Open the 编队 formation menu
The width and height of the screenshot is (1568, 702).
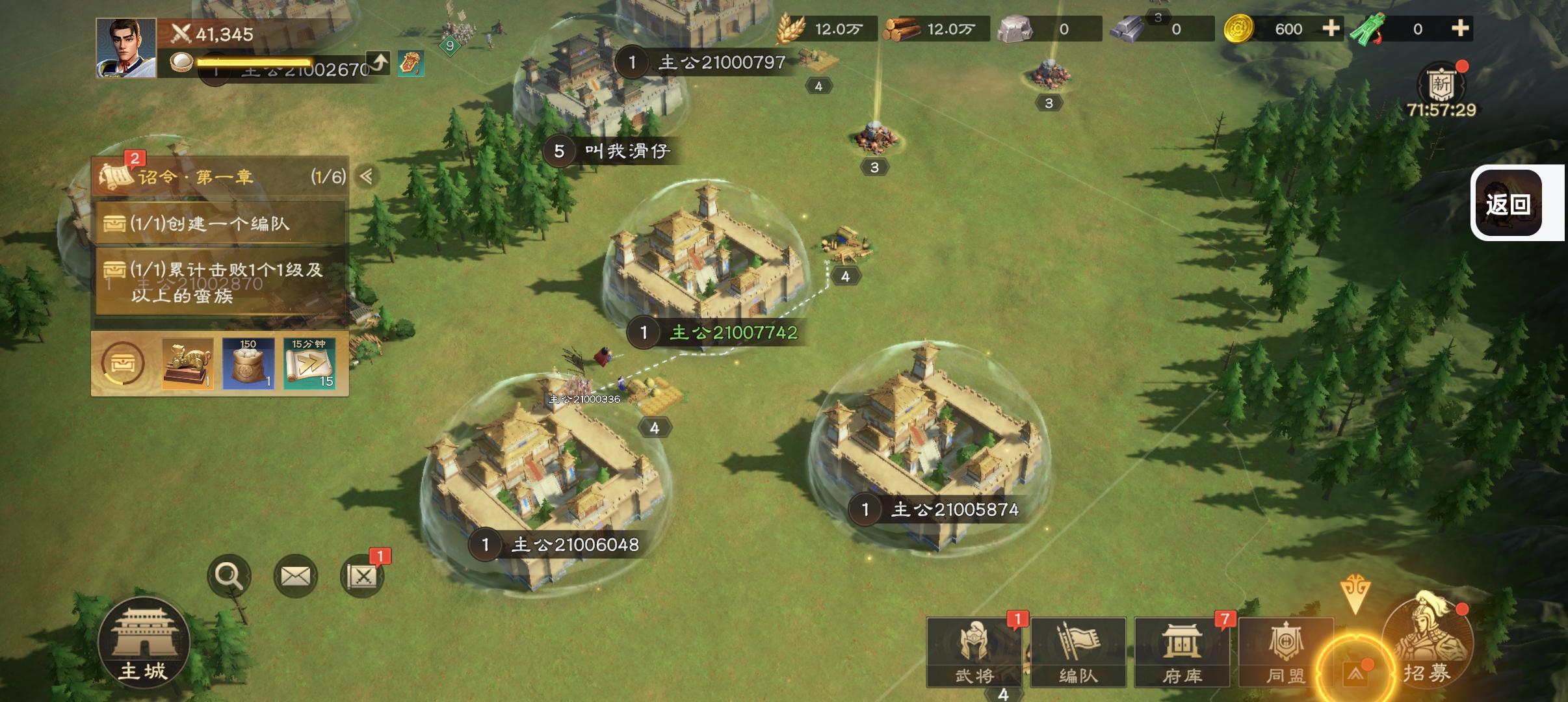pos(1078,652)
